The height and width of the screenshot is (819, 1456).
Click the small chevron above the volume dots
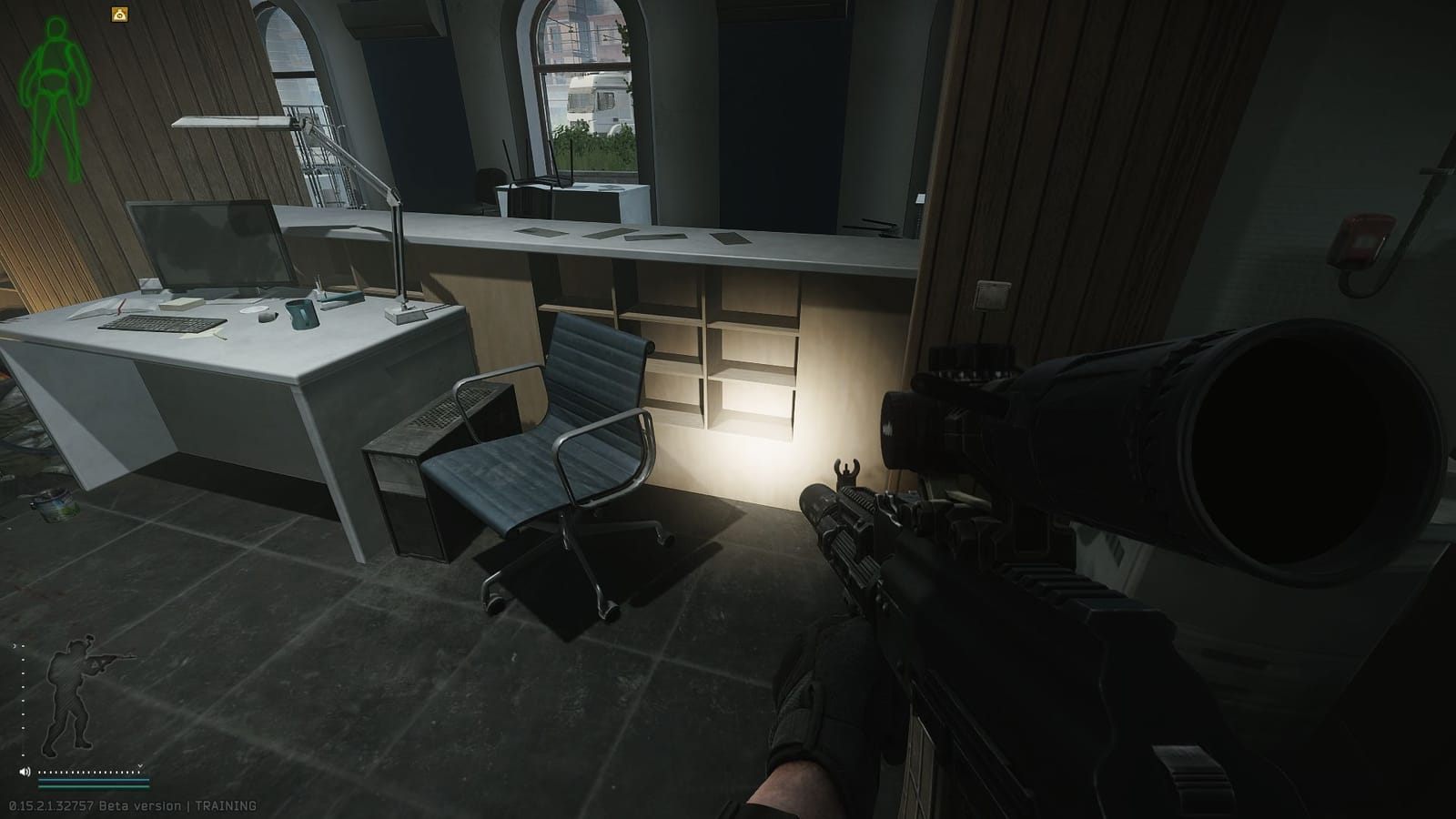click(x=140, y=765)
